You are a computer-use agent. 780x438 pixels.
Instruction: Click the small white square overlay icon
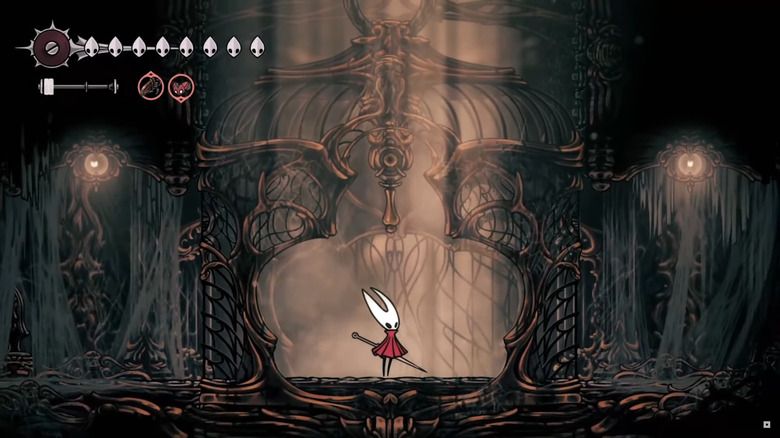[x=767, y=425]
